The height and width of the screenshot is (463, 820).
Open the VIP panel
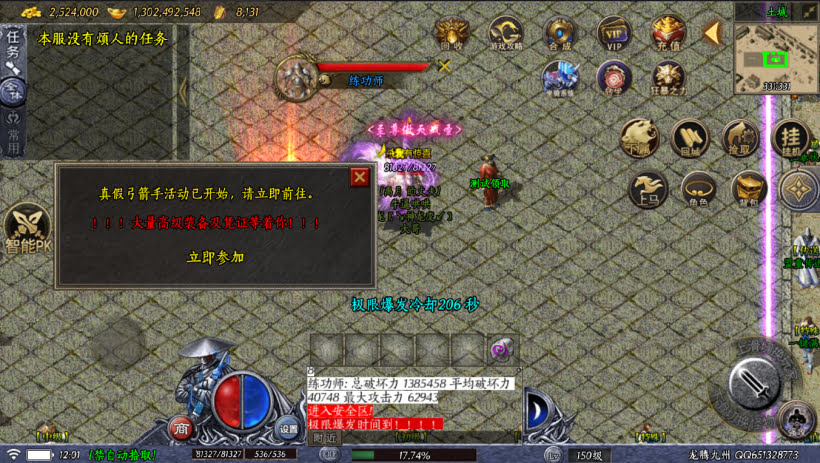pyautogui.click(x=613, y=33)
